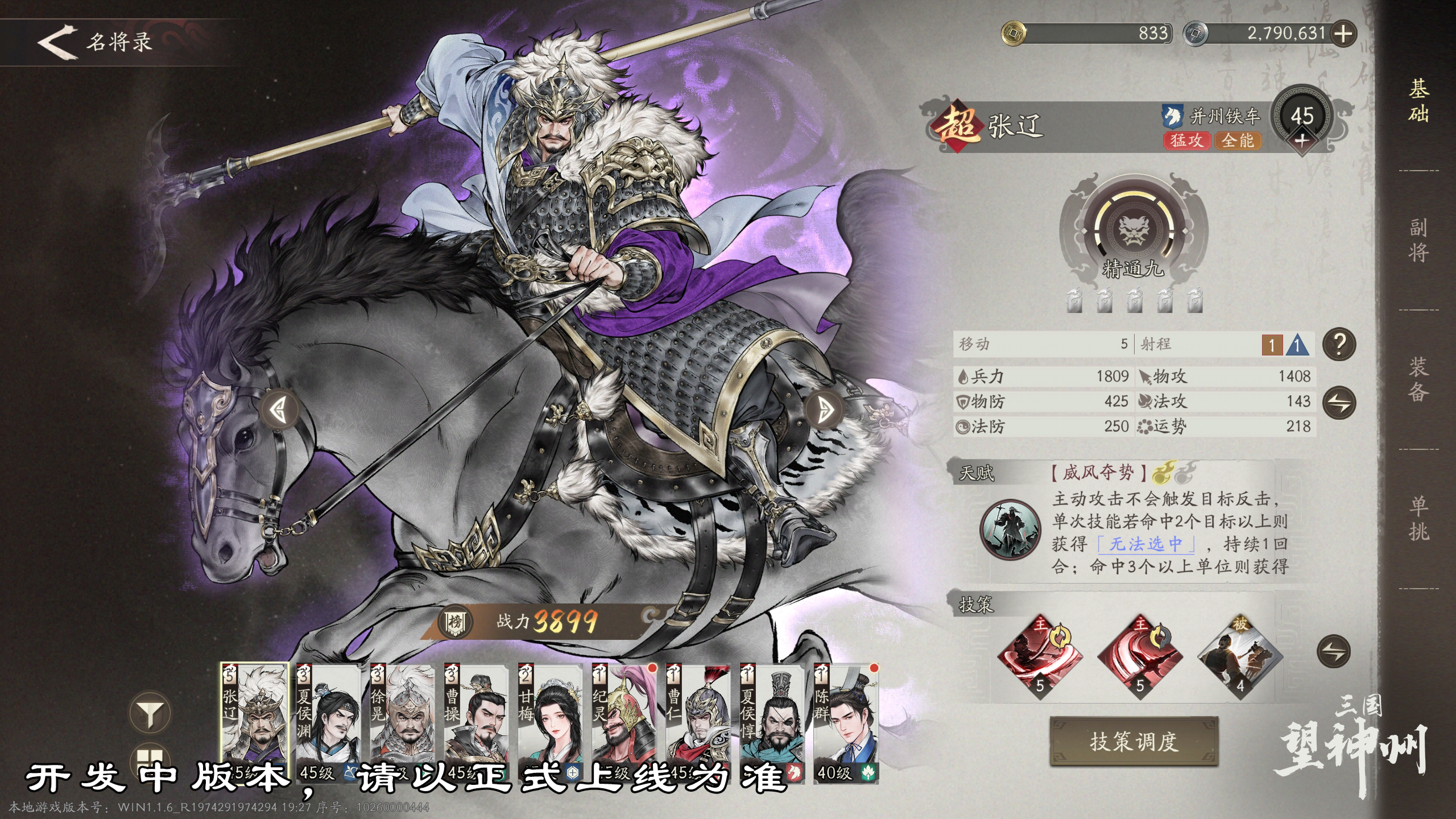1456x819 pixels.
Task: Show previous general with left arrow
Action: tap(279, 409)
